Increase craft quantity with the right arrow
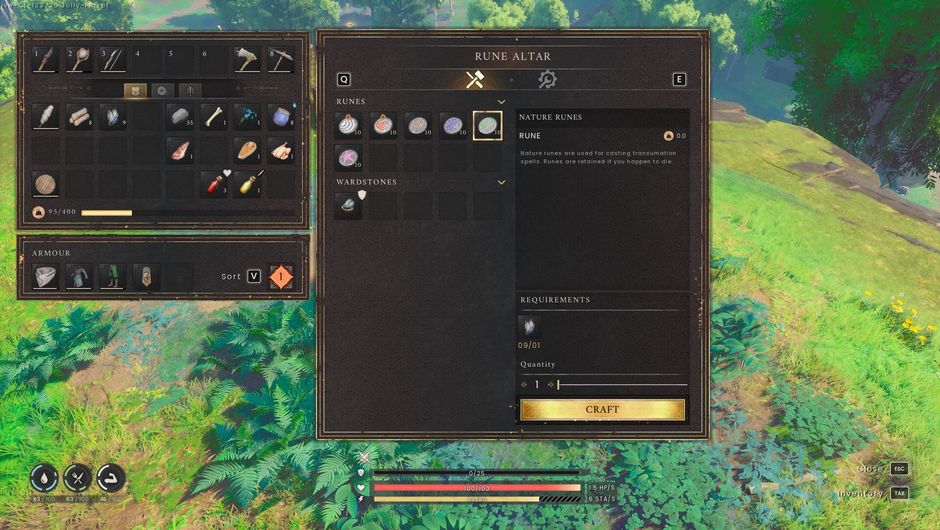Screen dimensions: 940x530 tap(550, 385)
